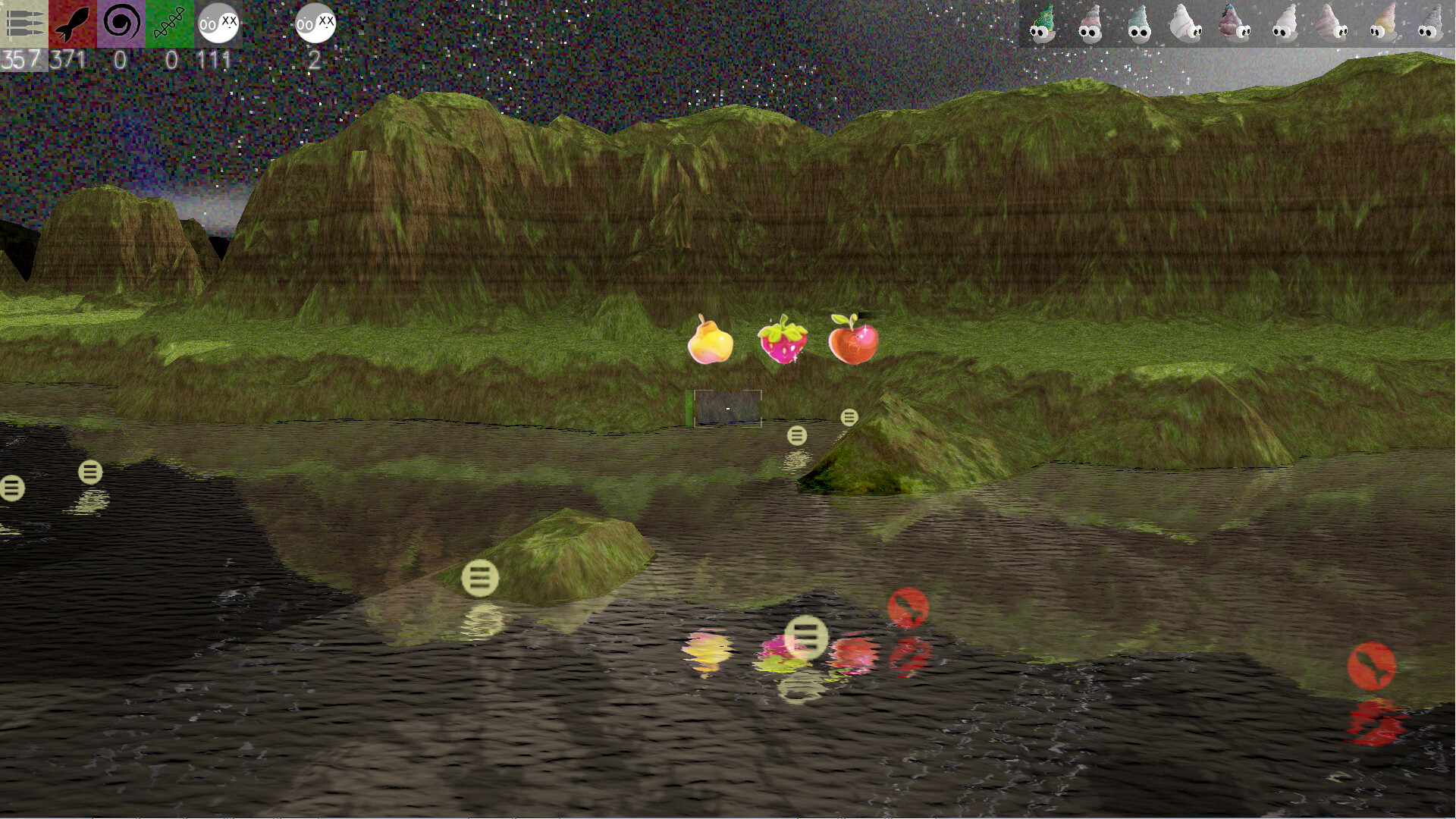Image resolution: width=1456 pixels, height=819 pixels.
Task: Click the glowing pear above the hillside
Action: point(709,339)
